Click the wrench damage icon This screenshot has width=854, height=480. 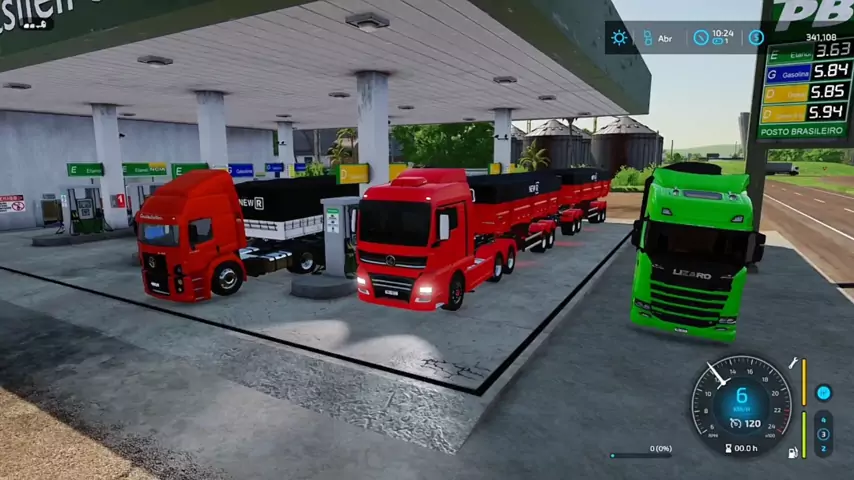click(793, 363)
